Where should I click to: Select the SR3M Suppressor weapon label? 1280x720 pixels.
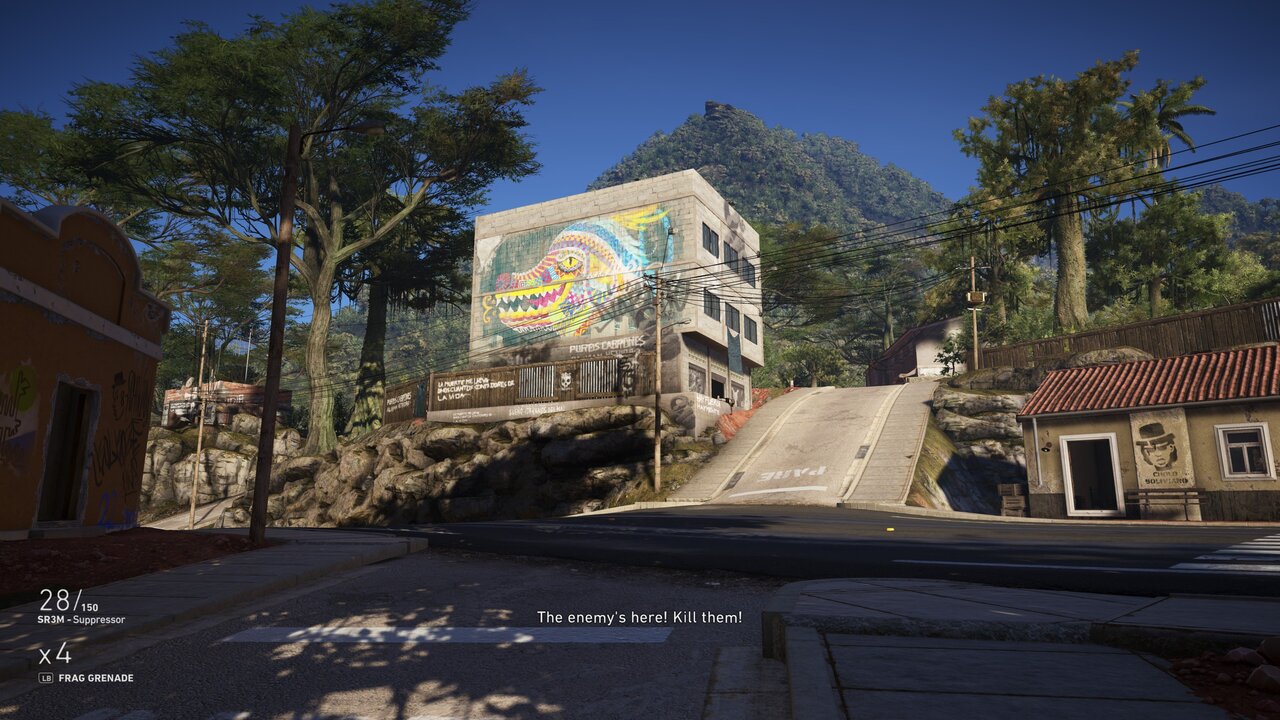click(x=82, y=620)
